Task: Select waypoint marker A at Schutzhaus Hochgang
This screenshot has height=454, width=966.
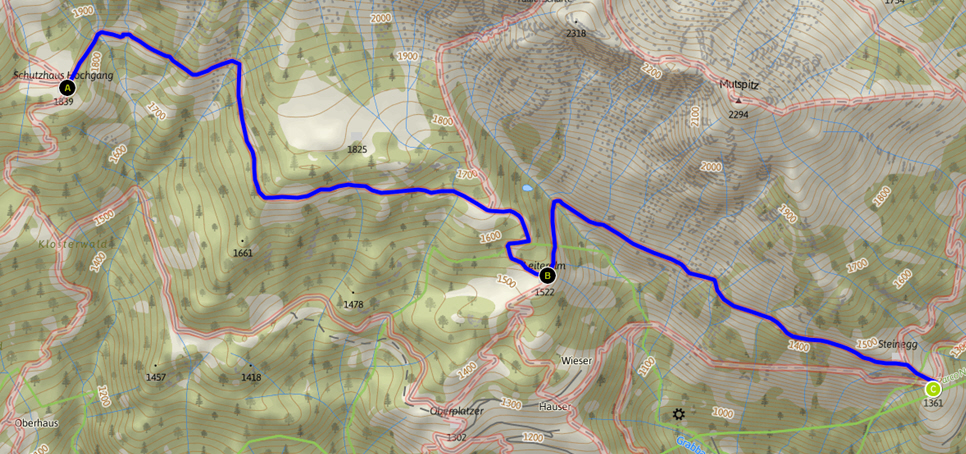Action: [x=69, y=88]
